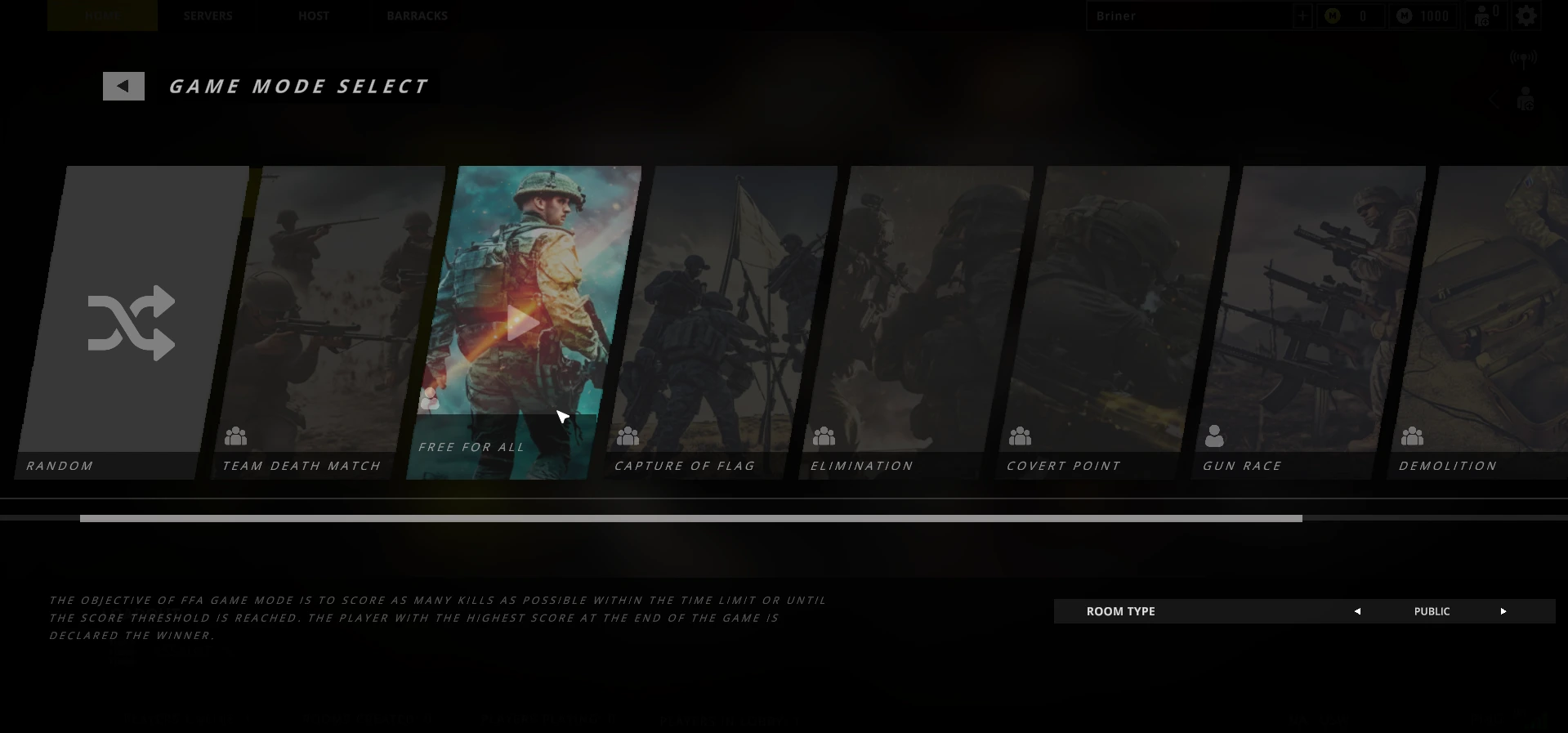Choose the Elimination game mode
The image size is (1568, 733).
tap(915, 323)
